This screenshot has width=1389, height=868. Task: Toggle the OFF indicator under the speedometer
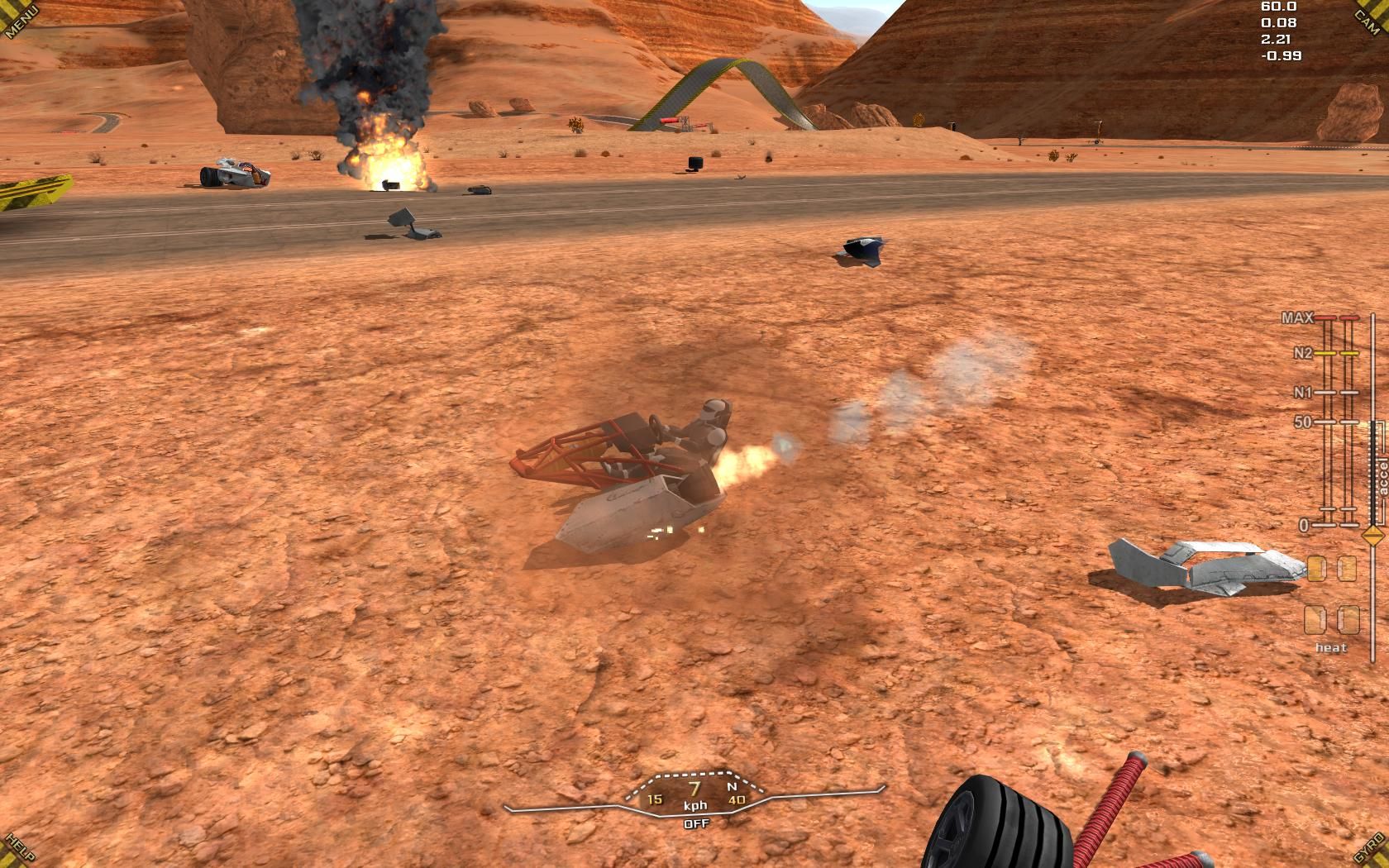695,824
